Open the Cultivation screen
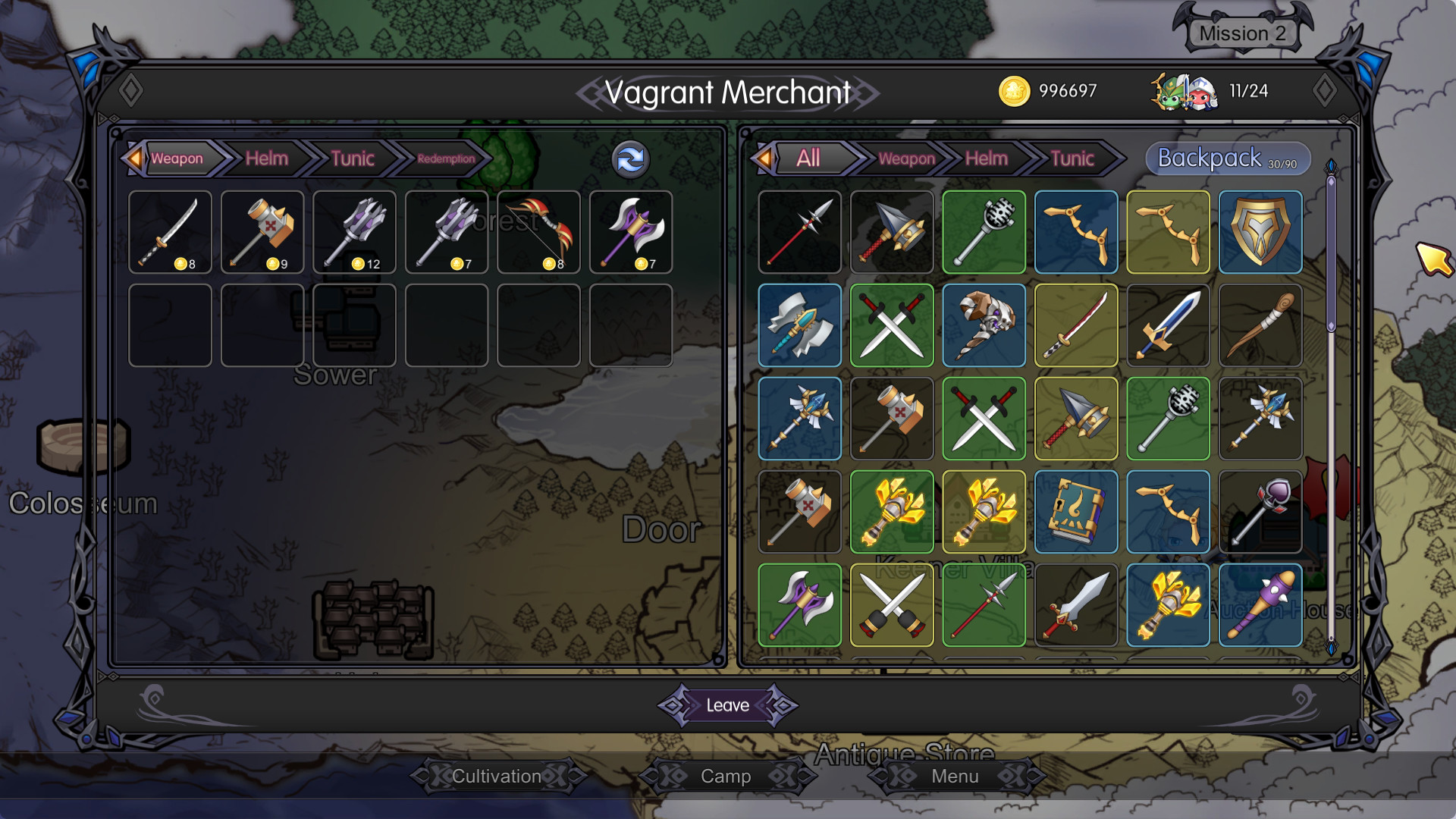Image resolution: width=1456 pixels, height=819 pixels. click(x=497, y=776)
